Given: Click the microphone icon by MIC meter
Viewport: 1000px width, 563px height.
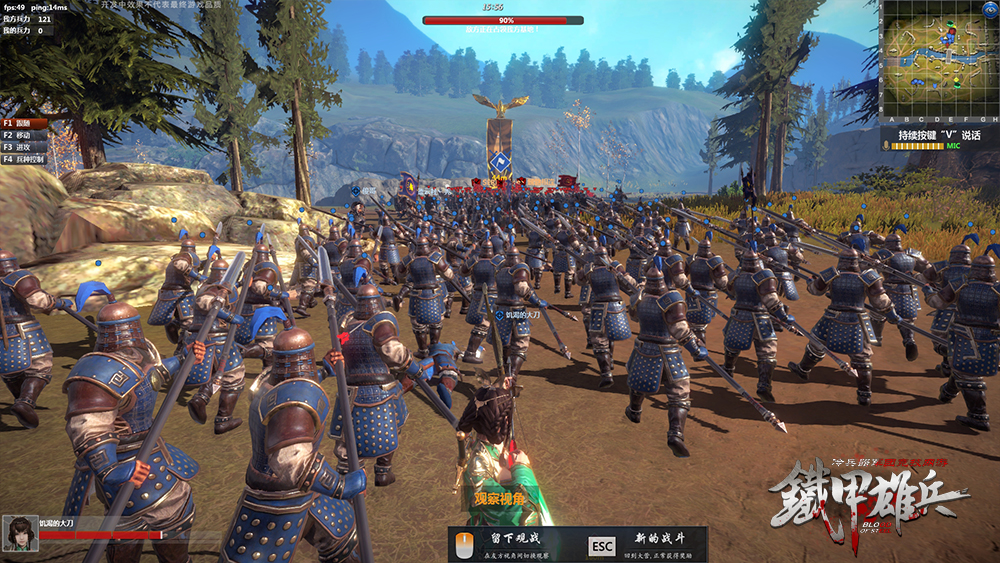Looking at the screenshot, I should (886, 146).
